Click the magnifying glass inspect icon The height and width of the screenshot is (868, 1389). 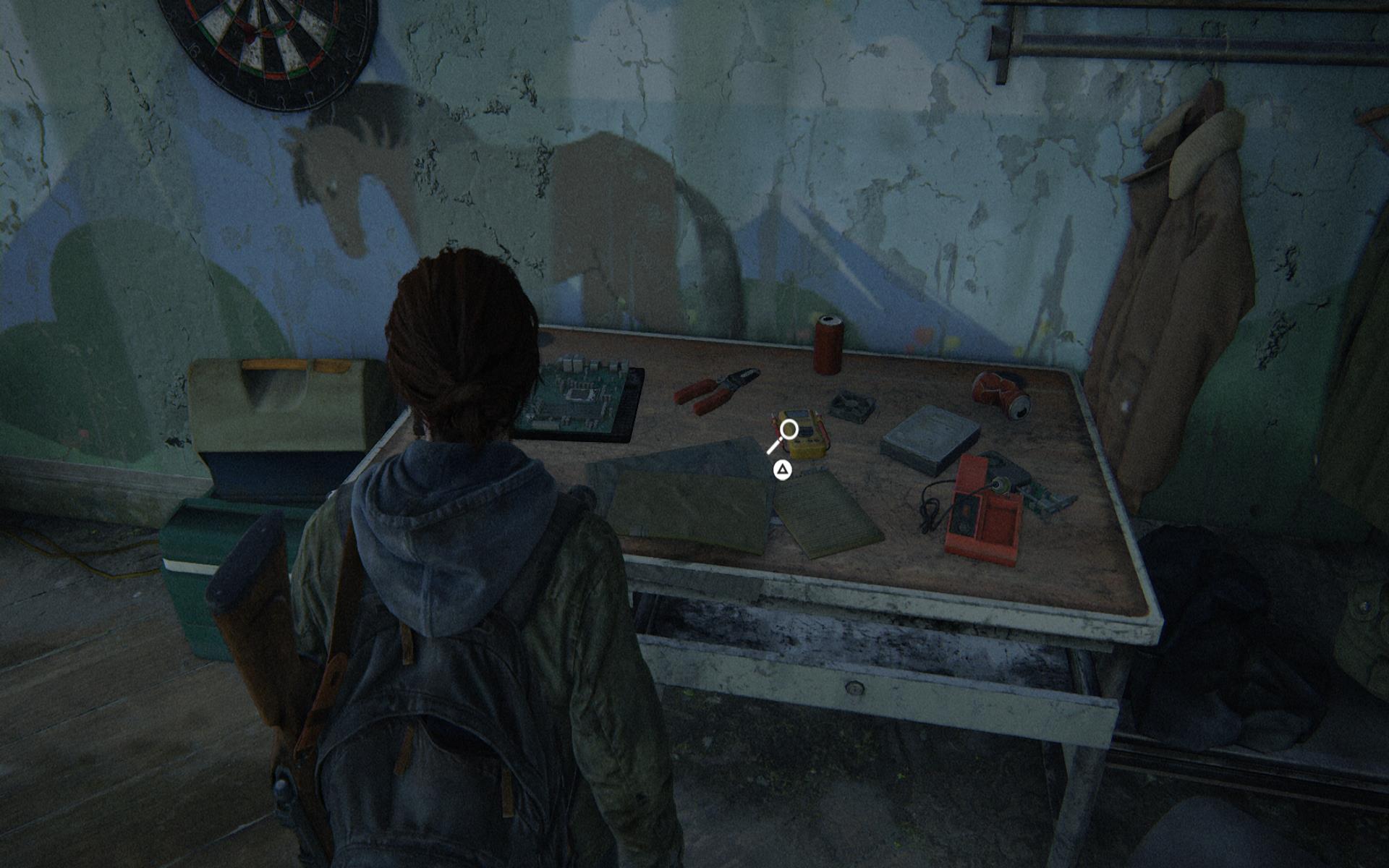(x=786, y=433)
